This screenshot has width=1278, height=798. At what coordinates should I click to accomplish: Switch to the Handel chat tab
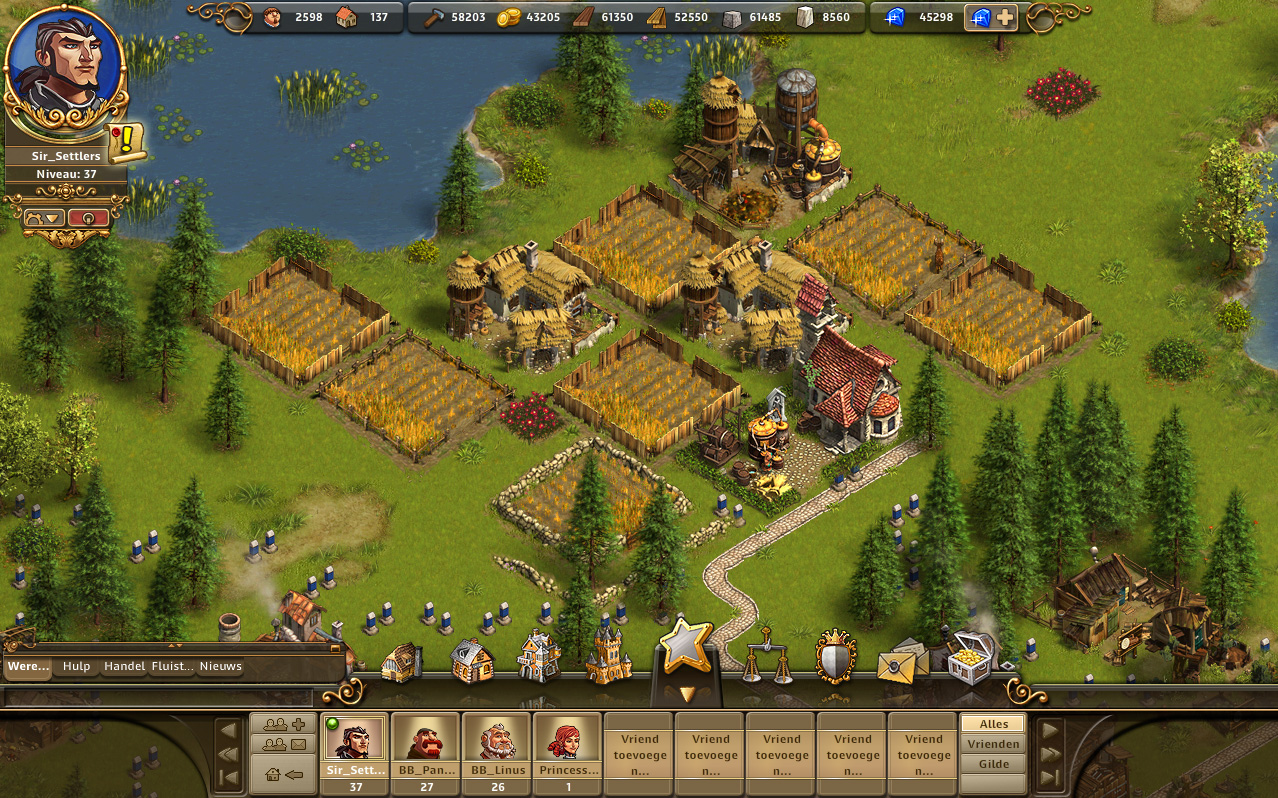click(124, 666)
